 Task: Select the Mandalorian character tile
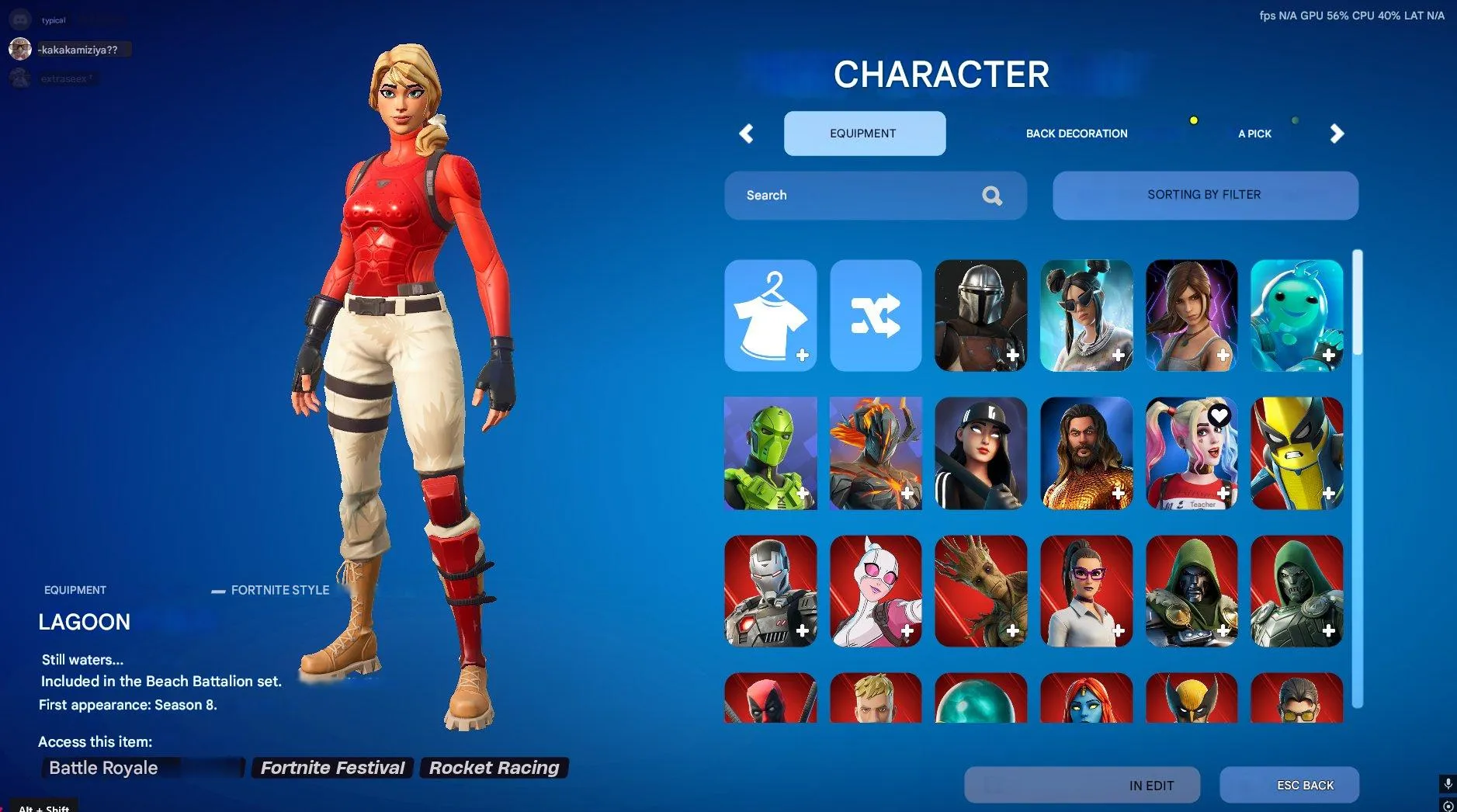[x=980, y=315]
